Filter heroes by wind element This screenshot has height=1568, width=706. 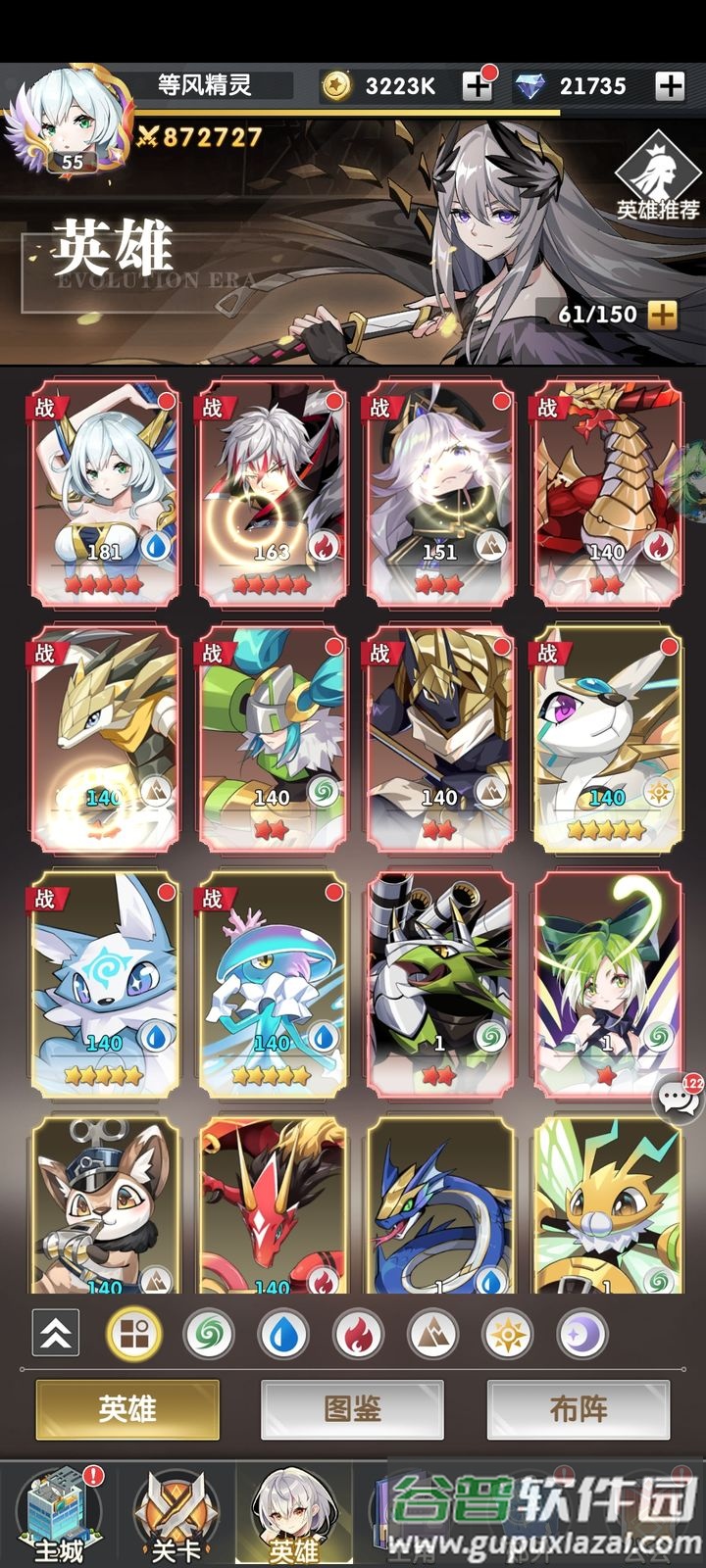[x=209, y=1334]
